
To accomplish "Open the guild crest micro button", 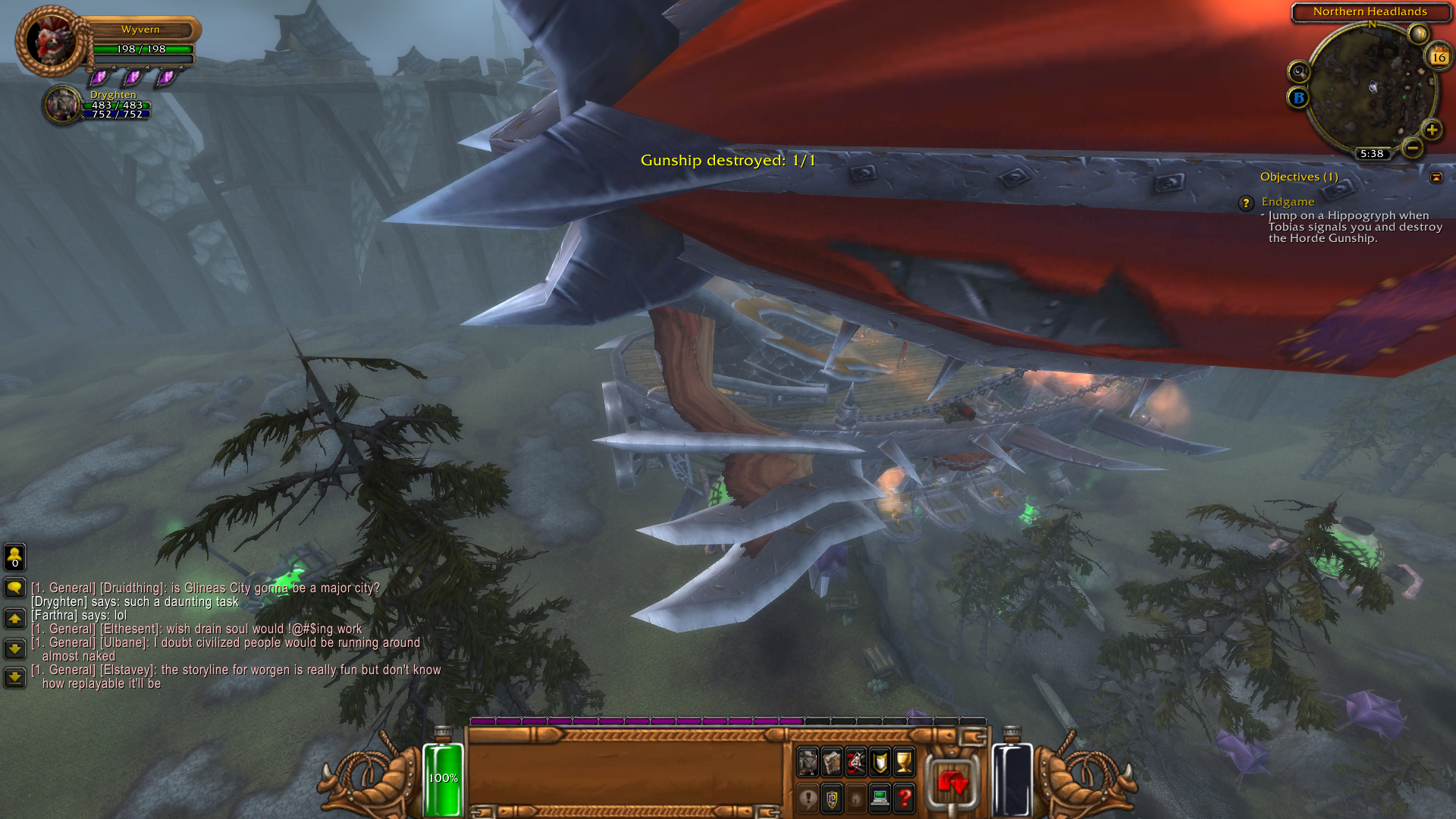I will 832,799.
